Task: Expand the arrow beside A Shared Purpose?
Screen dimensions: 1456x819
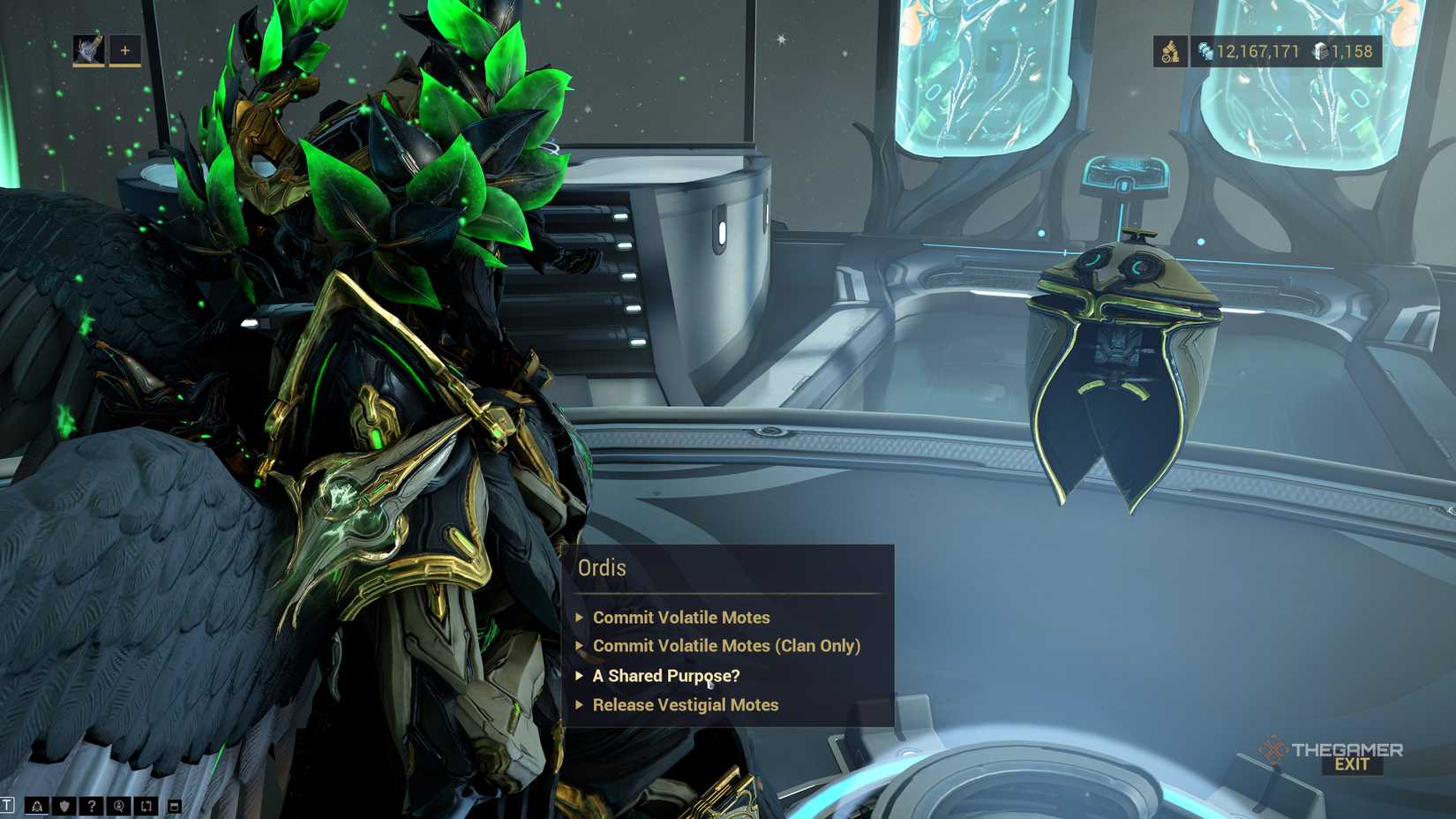Action: point(581,675)
